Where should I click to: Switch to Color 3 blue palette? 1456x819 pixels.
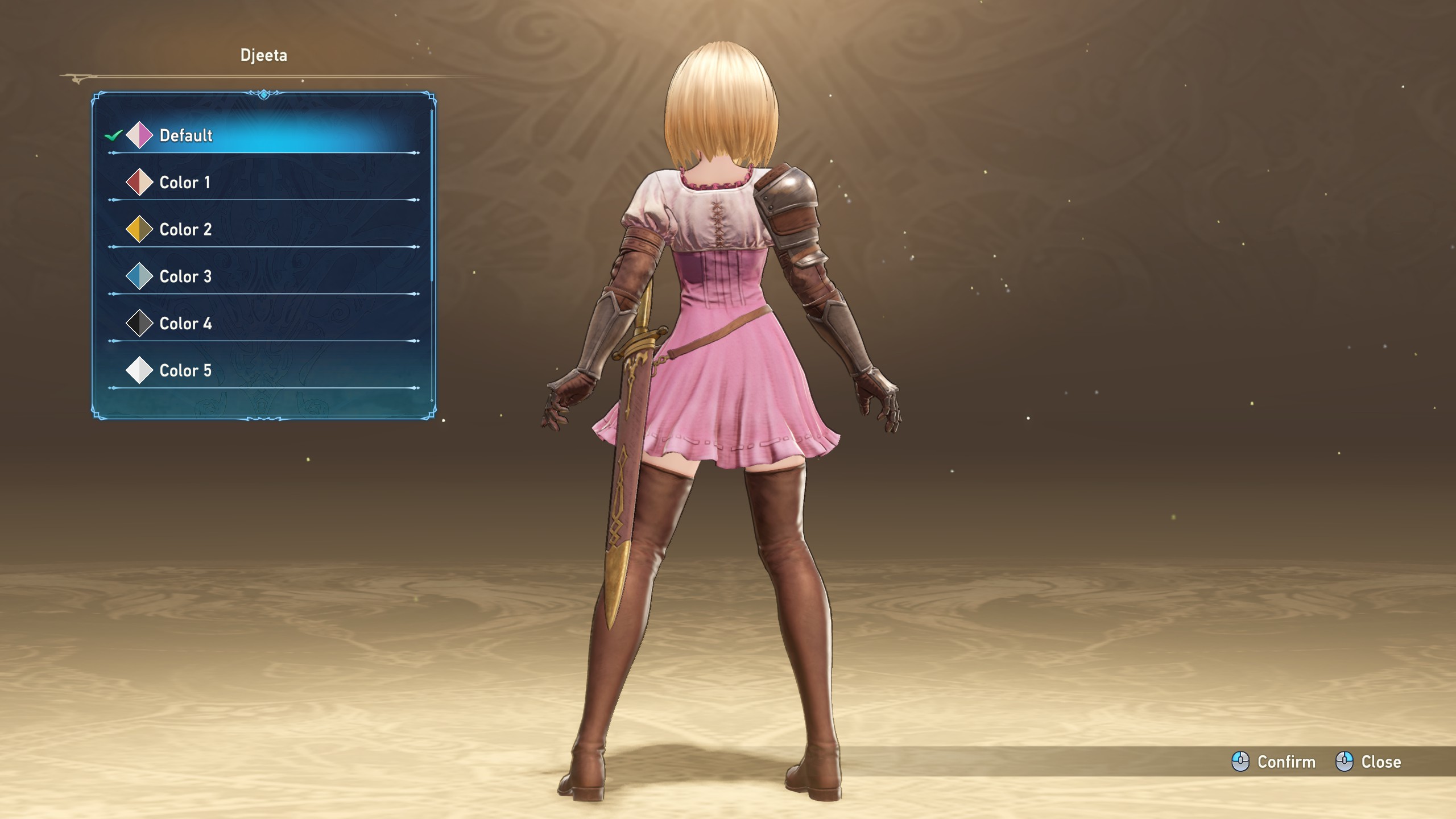pos(262,277)
